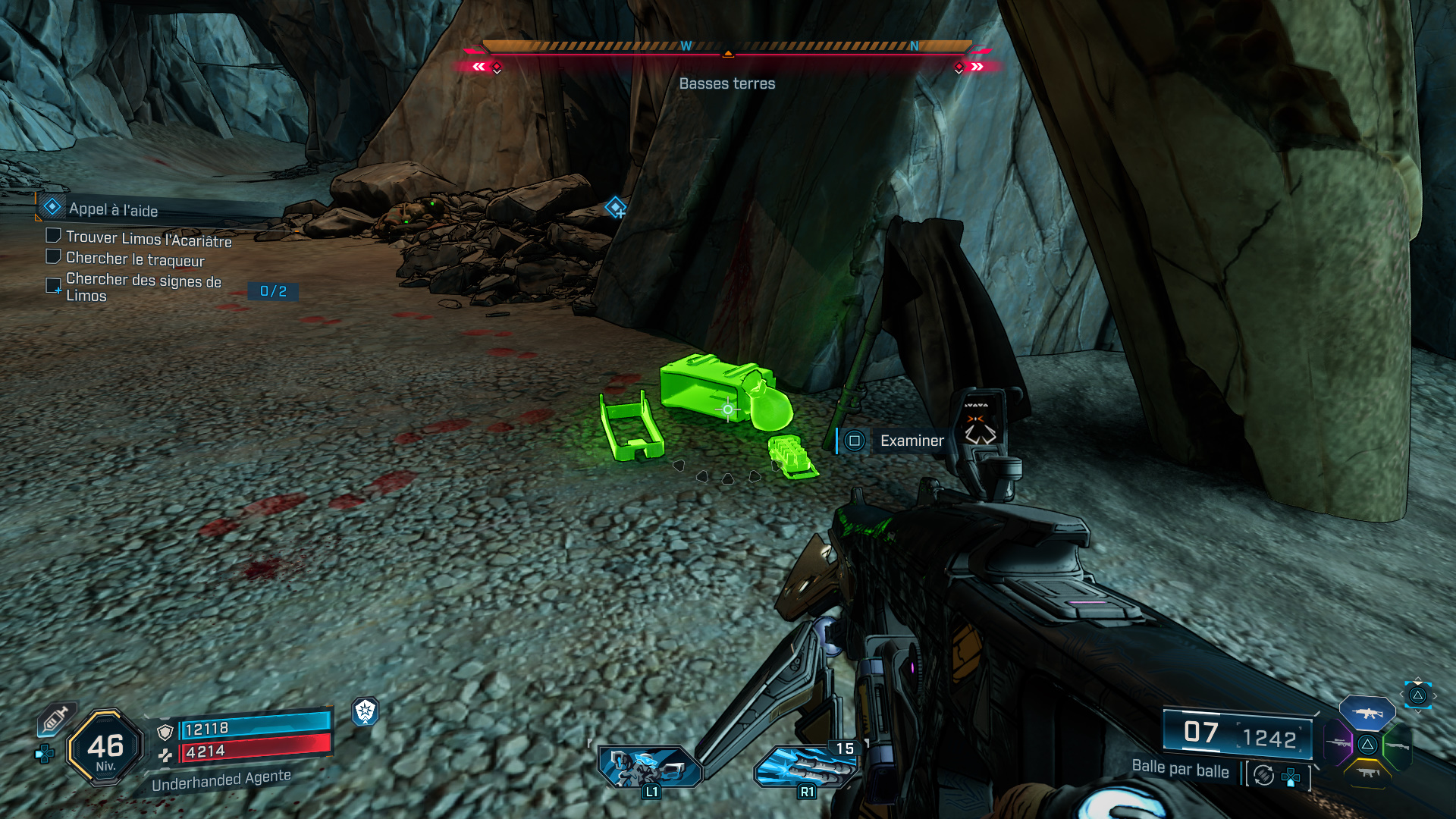Switch to the yellow submachine gun slot
The height and width of the screenshot is (819, 1456).
1367,773
